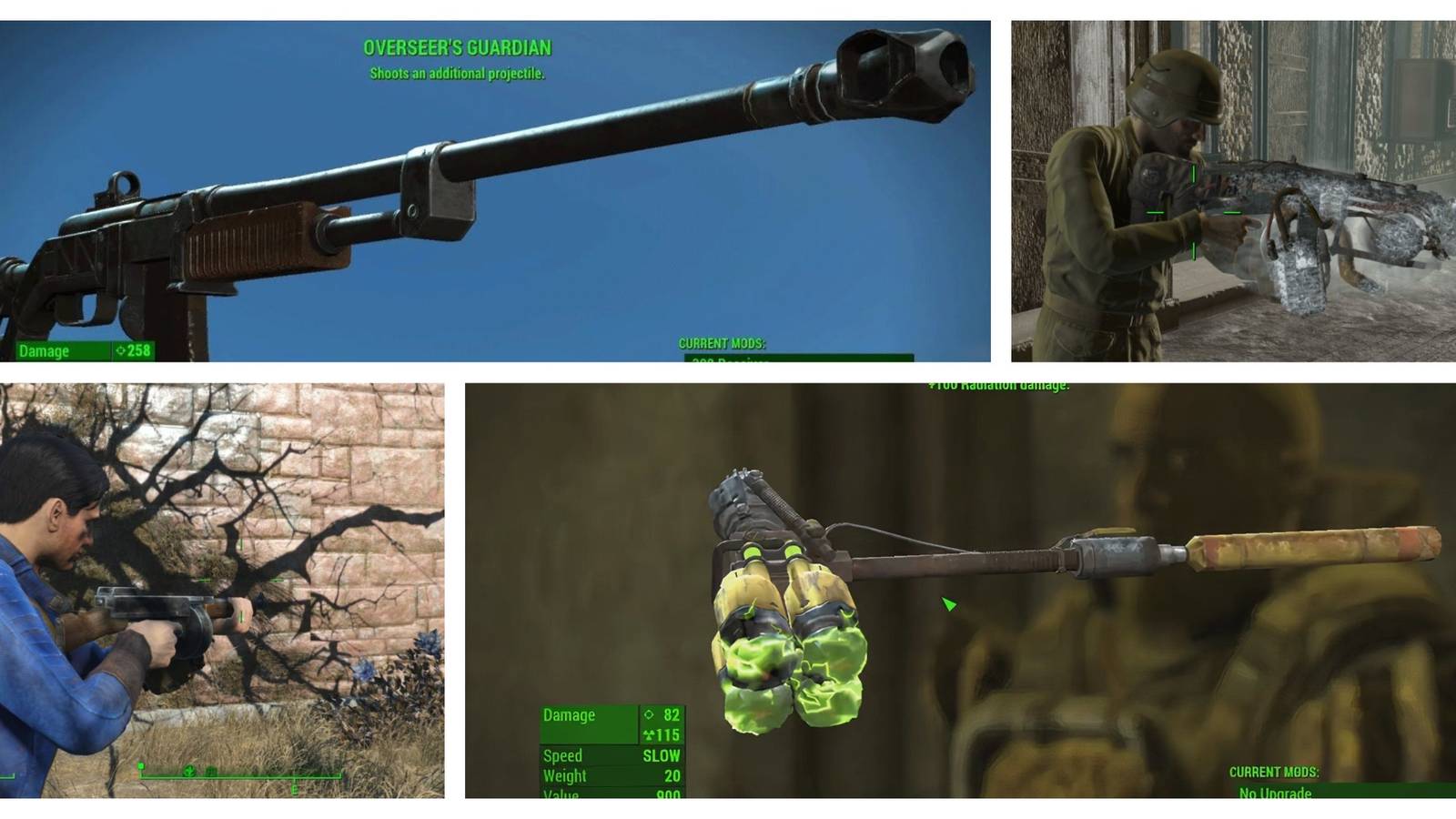
Task: Click the E direction marker below the compass
Action: coord(295,790)
